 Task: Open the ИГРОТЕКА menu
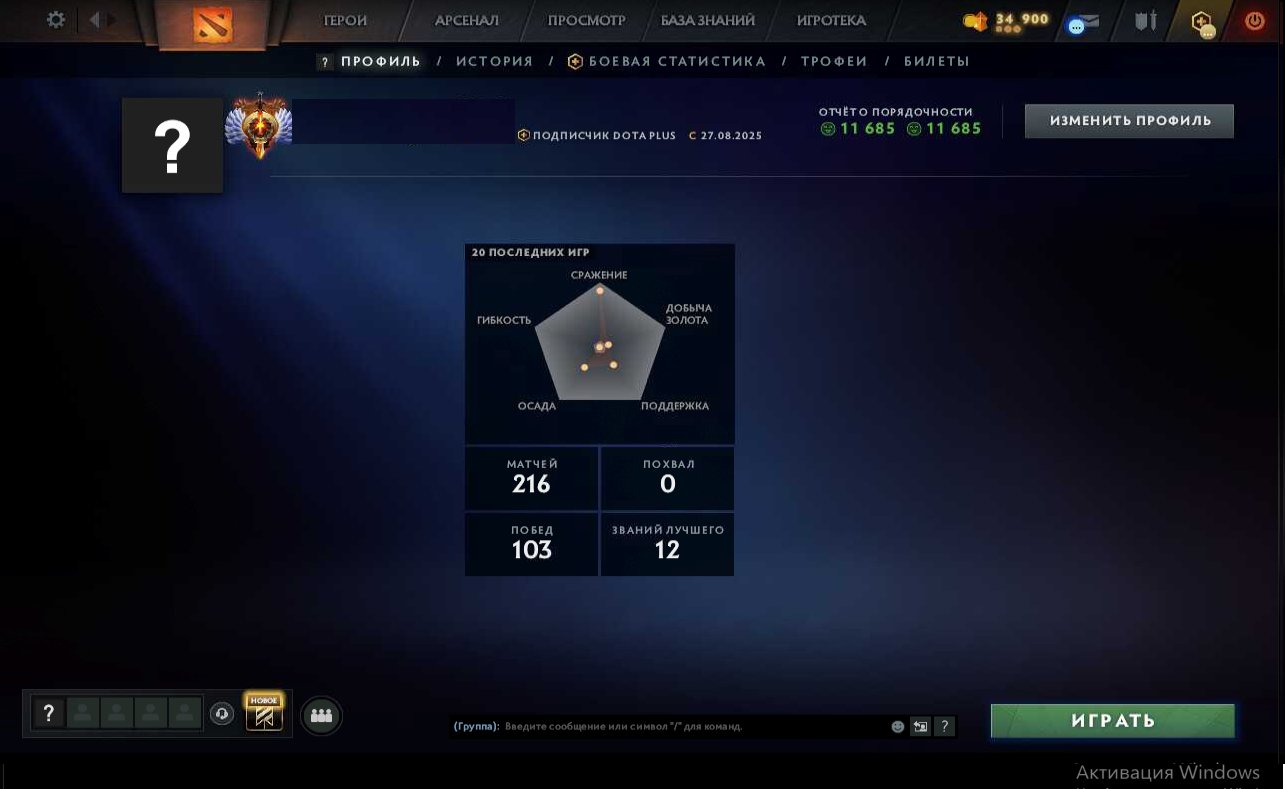830,20
